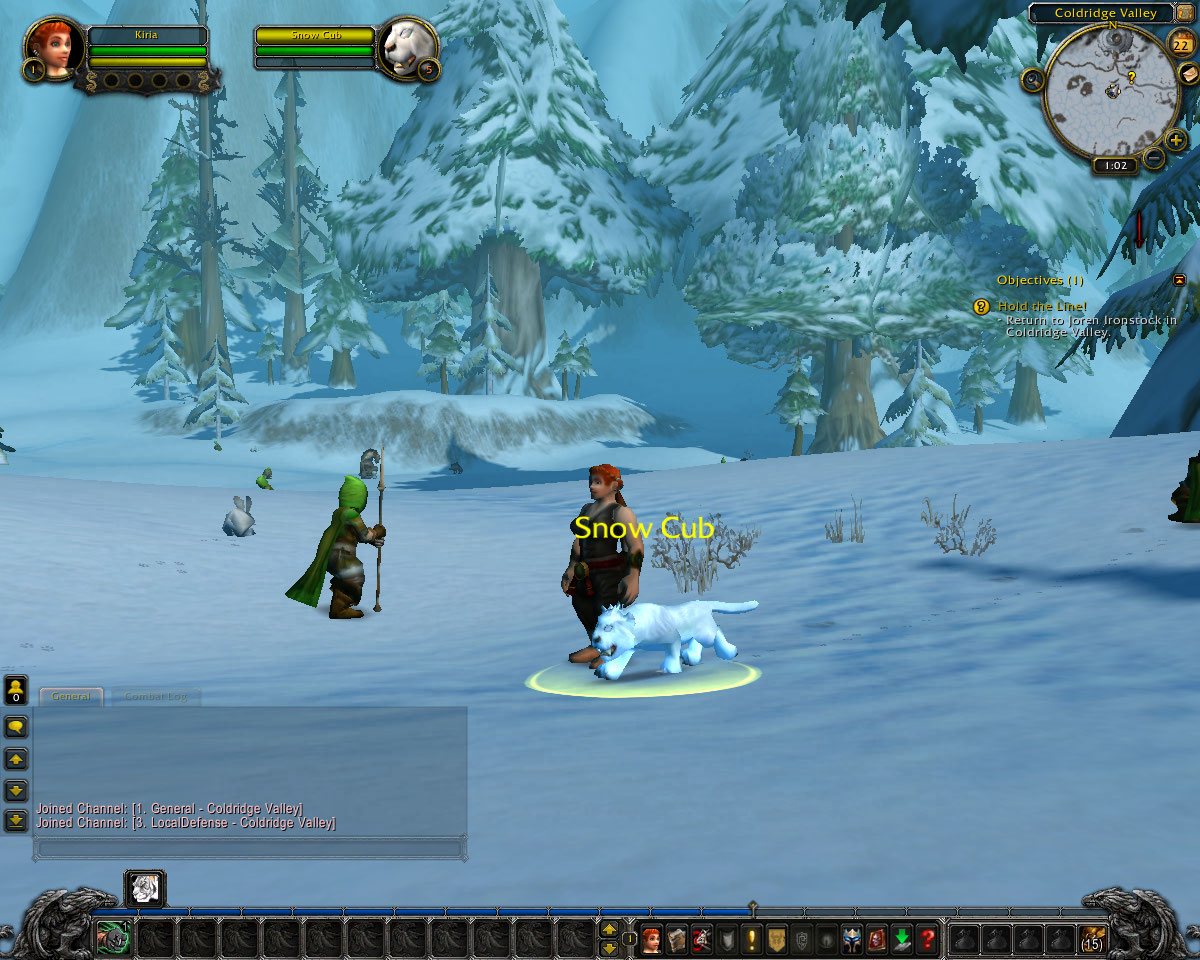This screenshot has height=960, width=1200.
Task: Jump chat to bottom with the underlined arrow
Action: [x=16, y=821]
